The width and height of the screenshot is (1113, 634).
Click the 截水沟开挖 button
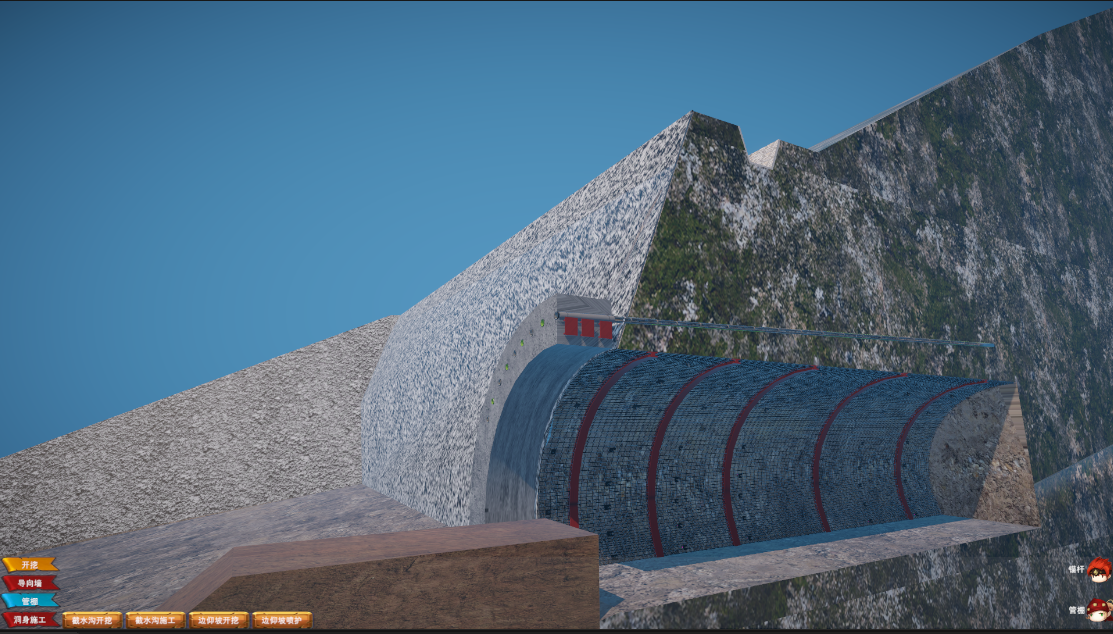(92, 620)
